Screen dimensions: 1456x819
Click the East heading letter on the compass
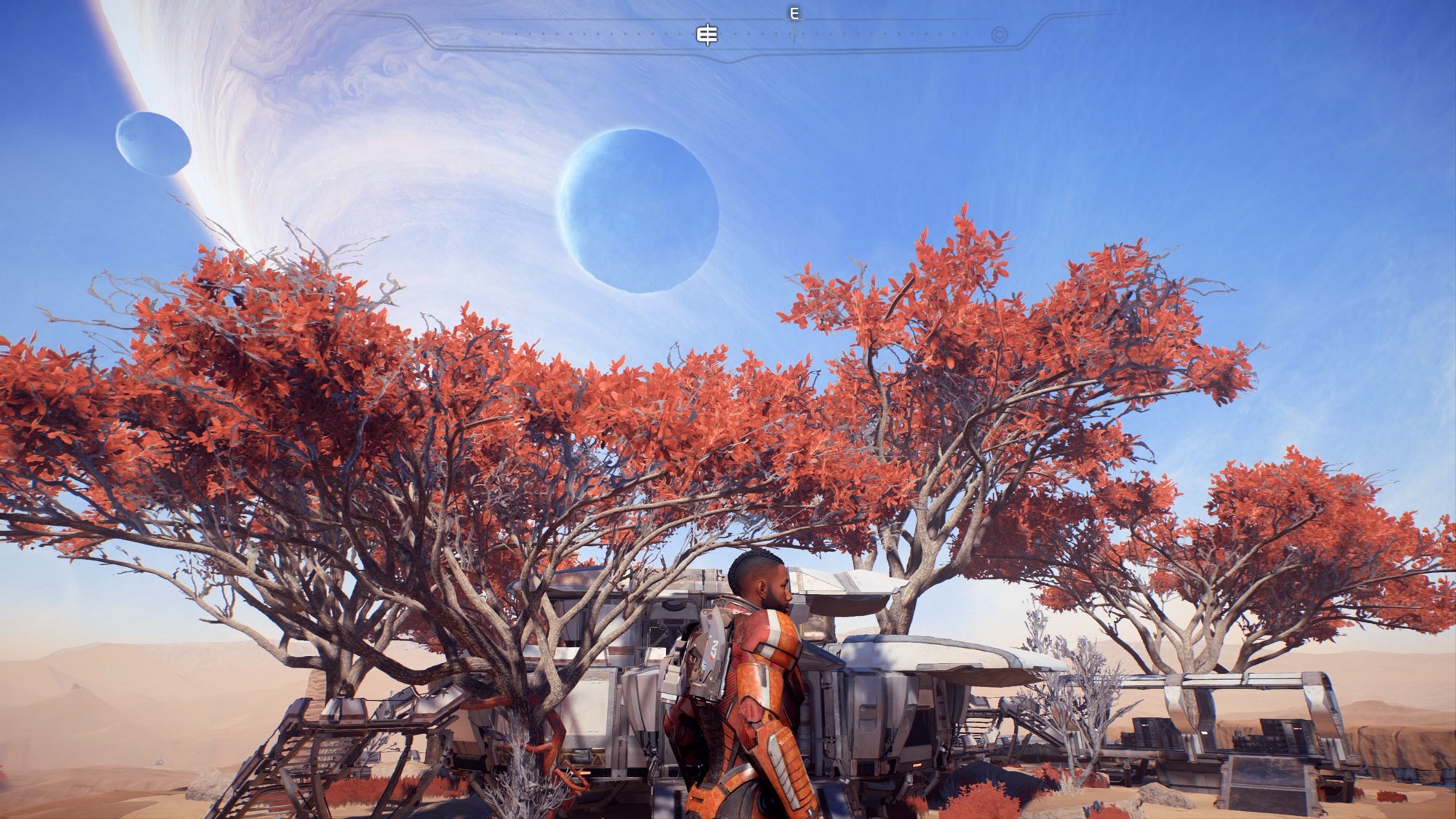pos(794,14)
